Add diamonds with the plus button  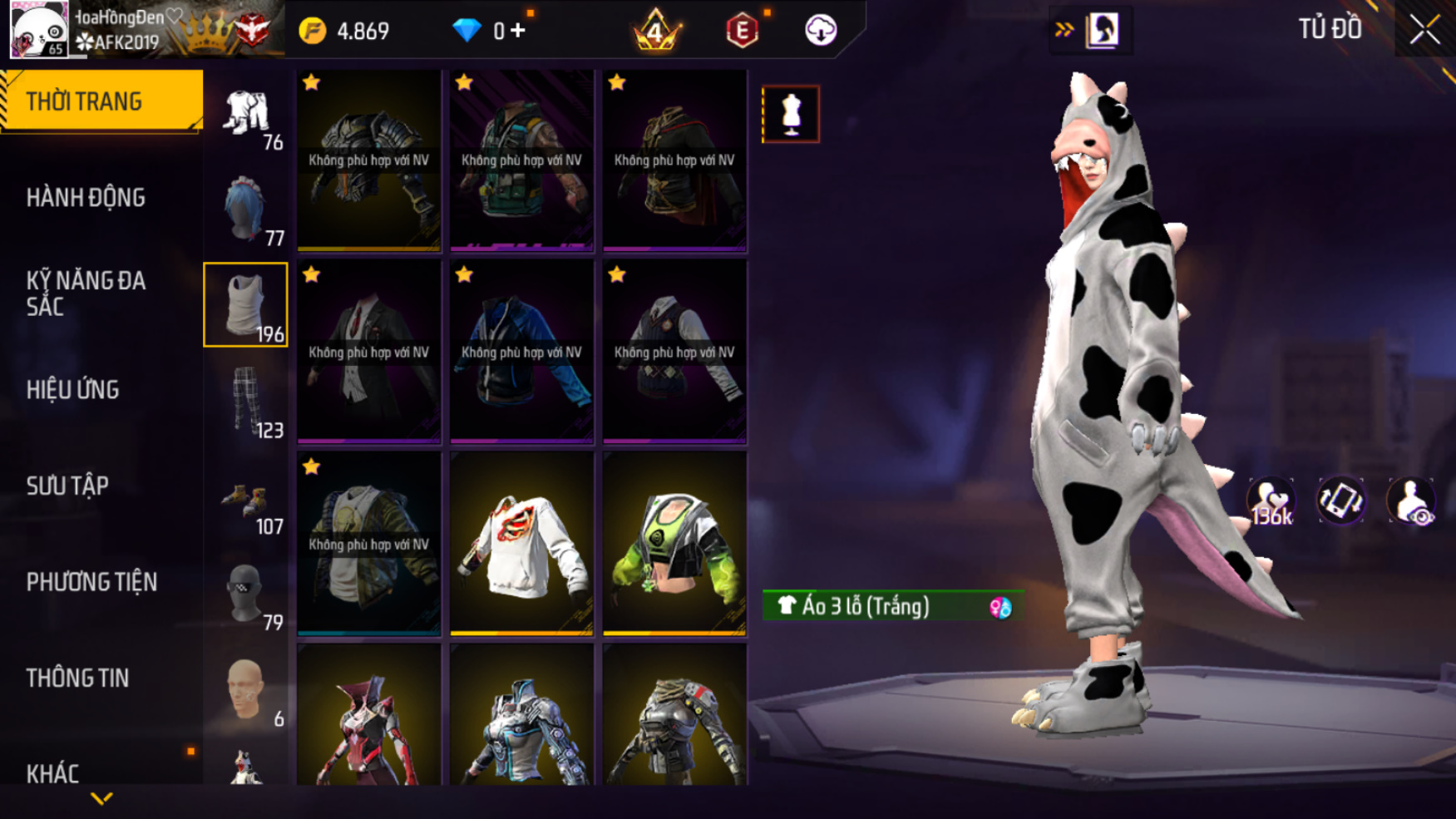click(518, 31)
